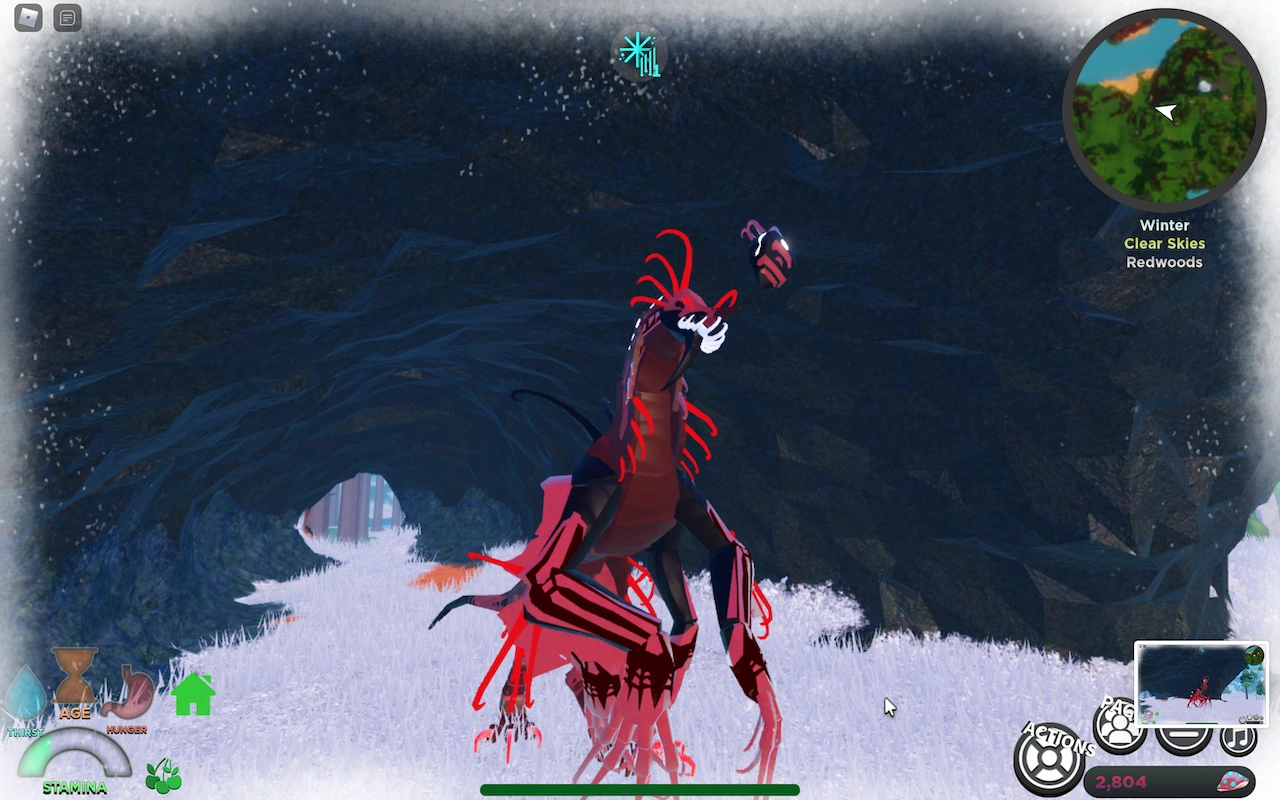Click the Clear Skies weather label
The image size is (1280, 800).
pos(1164,243)
